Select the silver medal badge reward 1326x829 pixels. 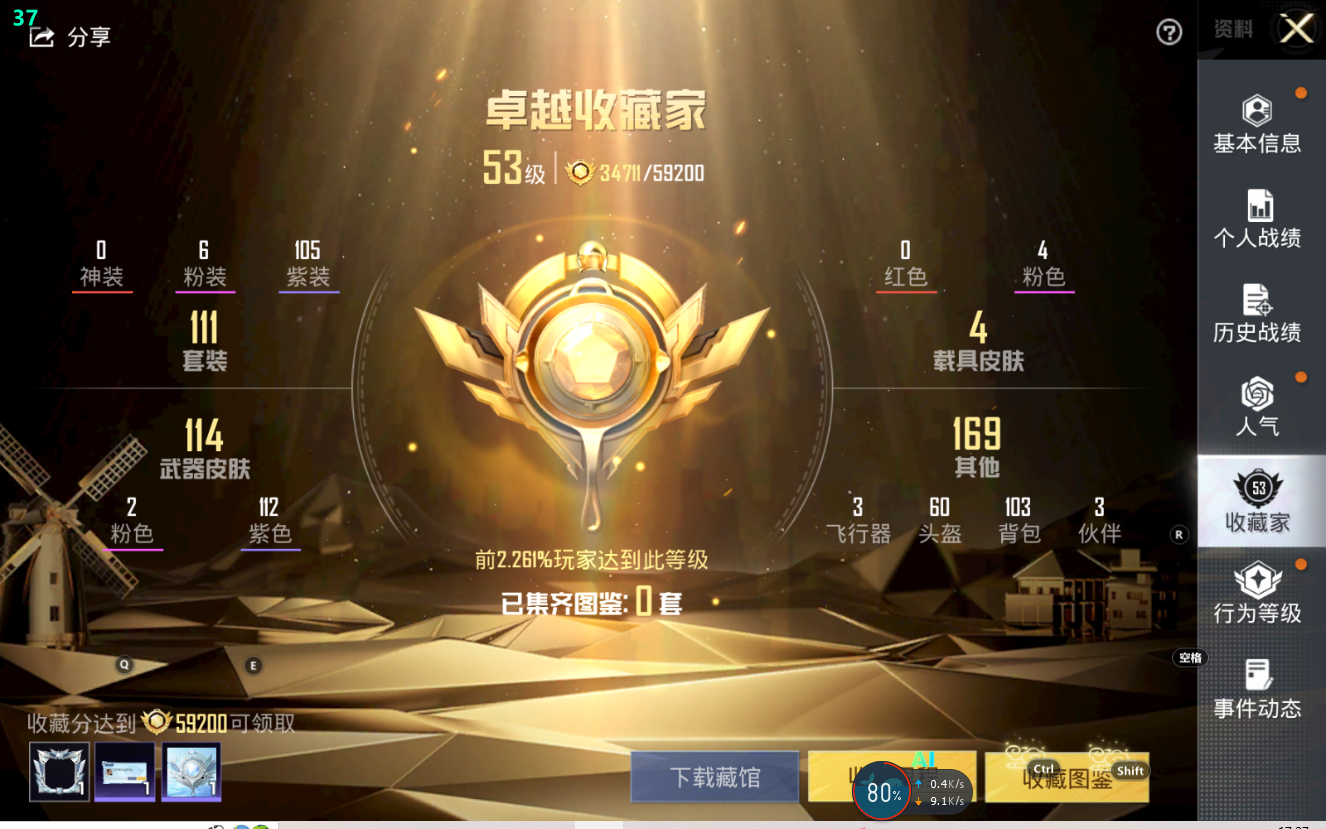coord(190,771)
